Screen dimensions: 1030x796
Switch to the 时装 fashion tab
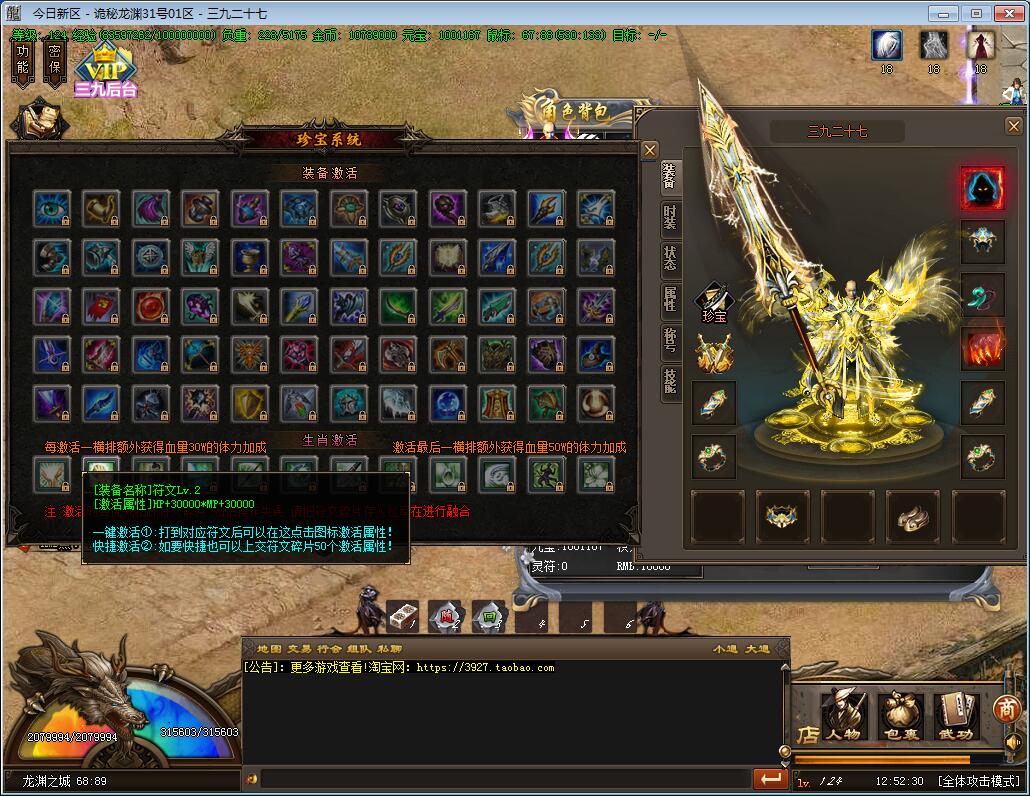coord(669,217)
